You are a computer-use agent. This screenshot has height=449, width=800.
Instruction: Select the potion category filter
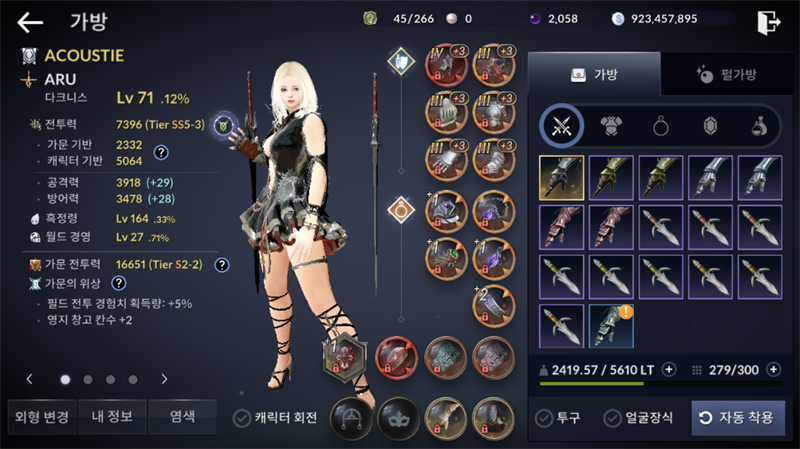click(759, 125)
